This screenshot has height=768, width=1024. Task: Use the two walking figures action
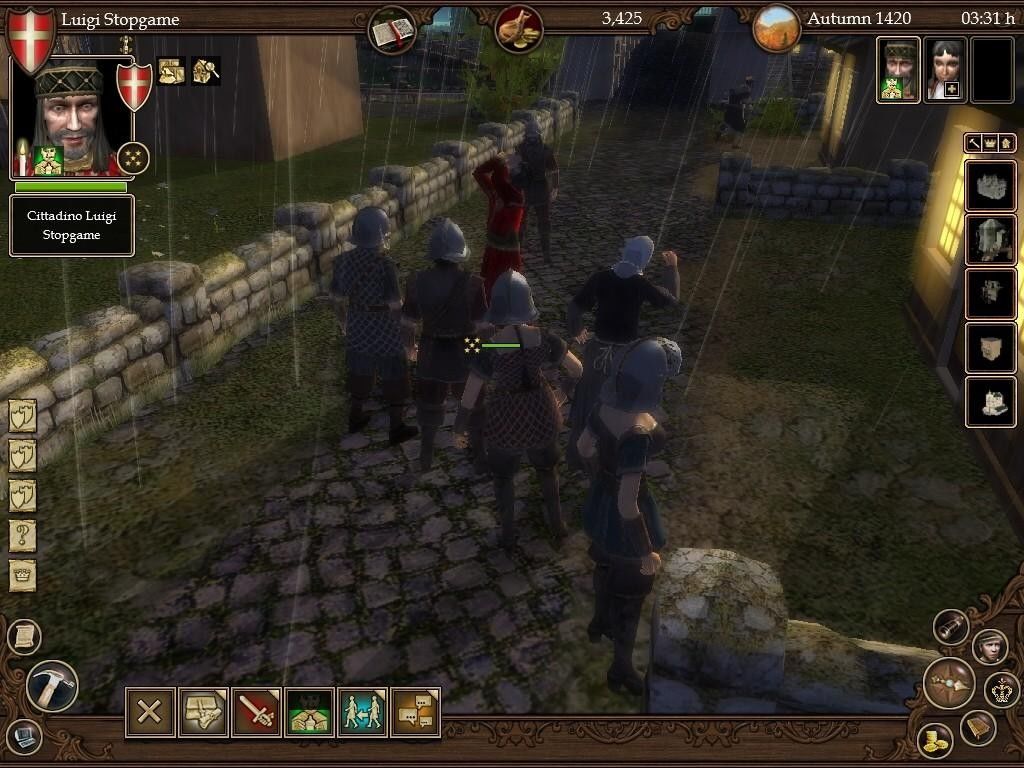click(362, 712)
